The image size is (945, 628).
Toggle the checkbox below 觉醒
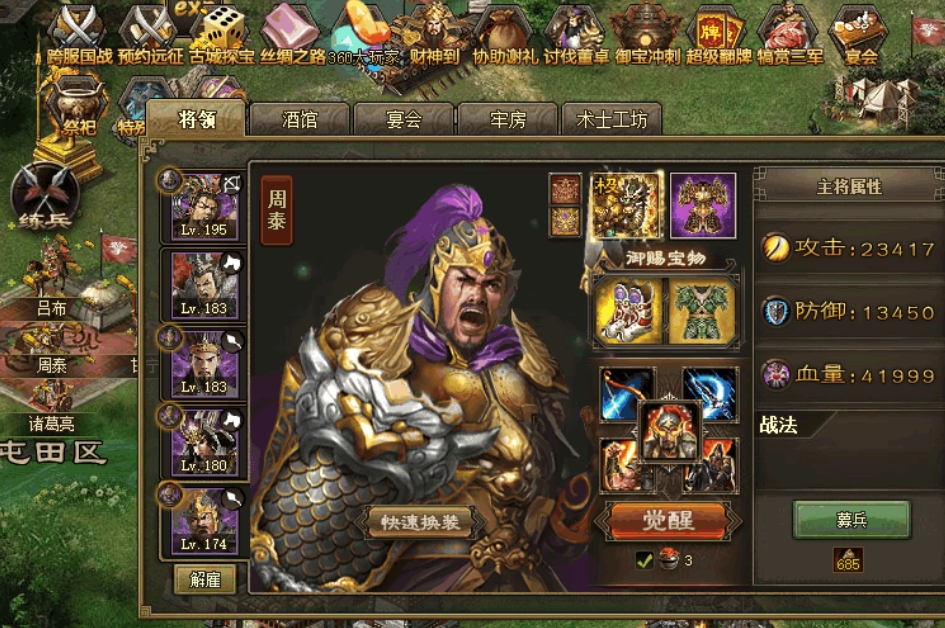(645, 561)
